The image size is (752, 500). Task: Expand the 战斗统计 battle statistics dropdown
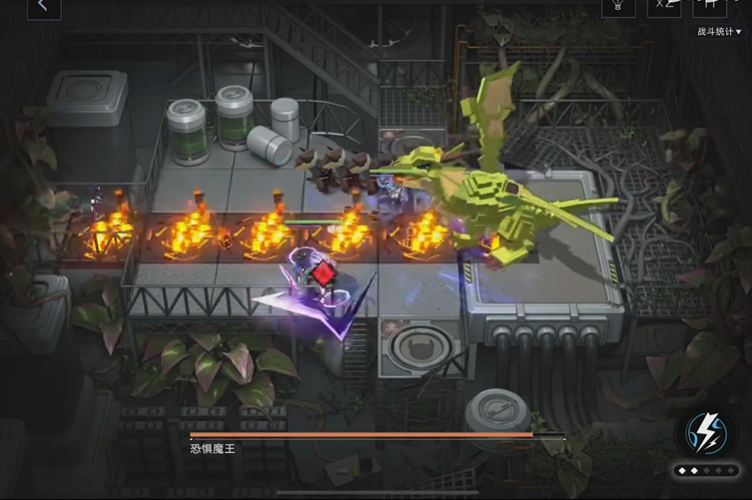click(x=720, y=32)
